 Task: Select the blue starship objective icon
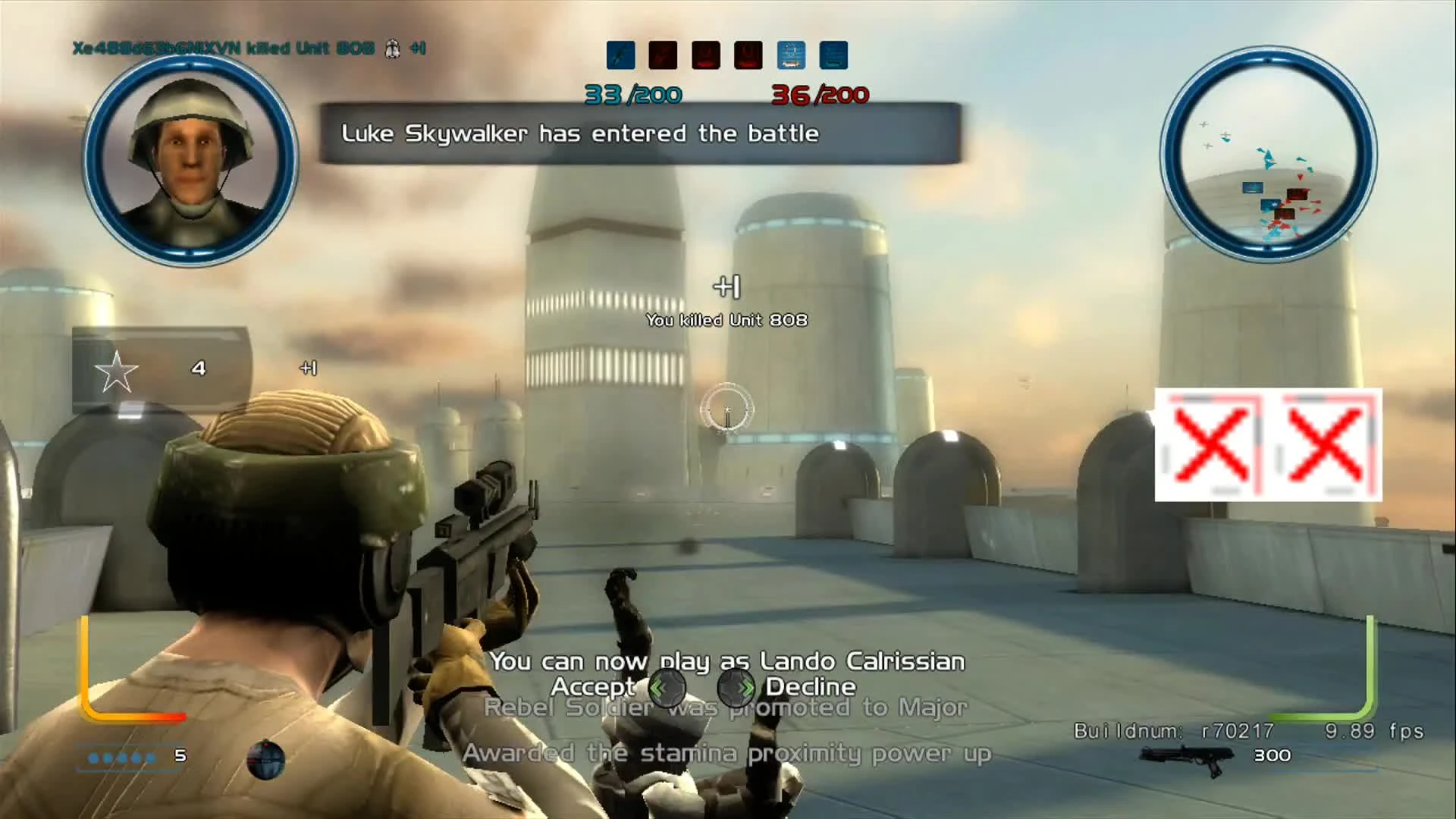pyautogui.click(x=790, y=55)
